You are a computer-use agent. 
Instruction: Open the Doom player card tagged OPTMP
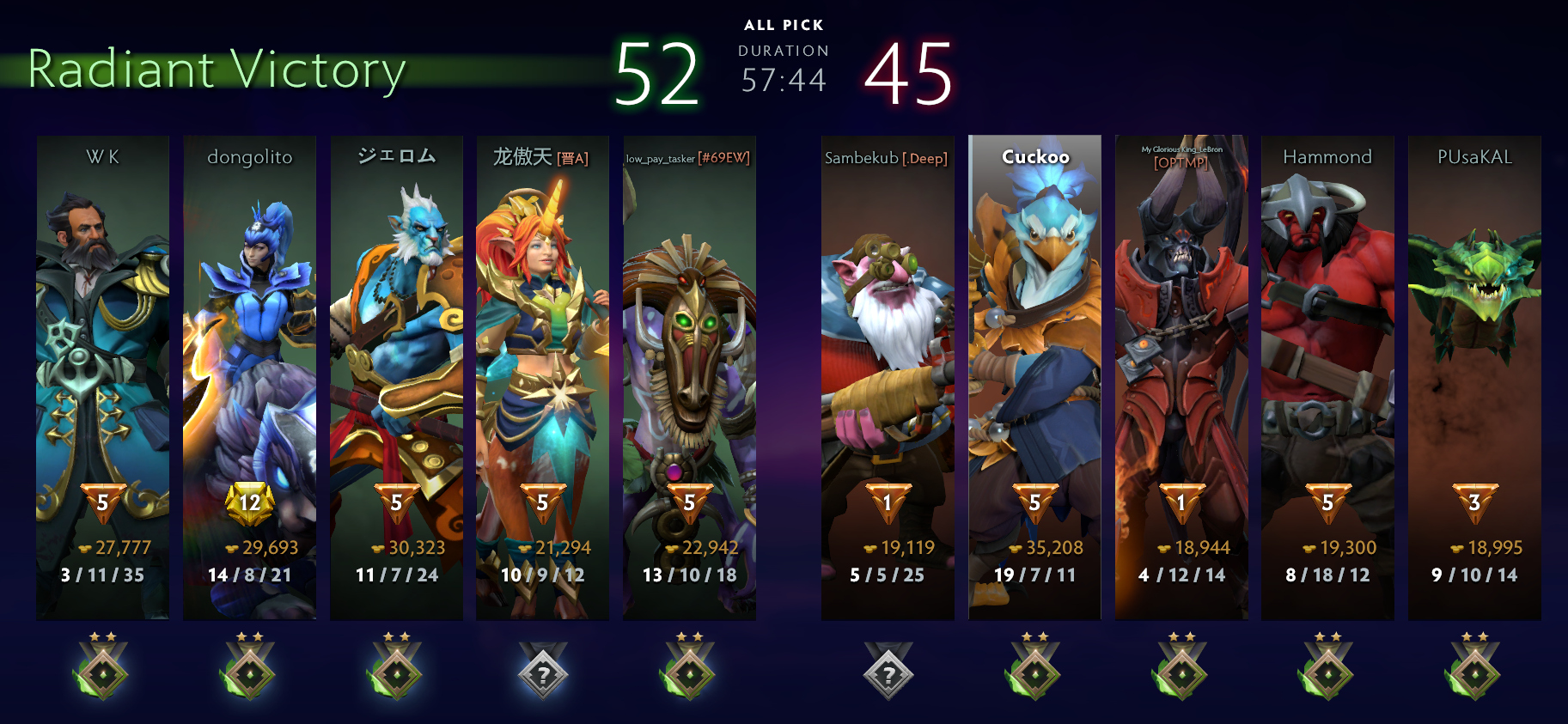pyautogui.click(x=1181, y=378)
